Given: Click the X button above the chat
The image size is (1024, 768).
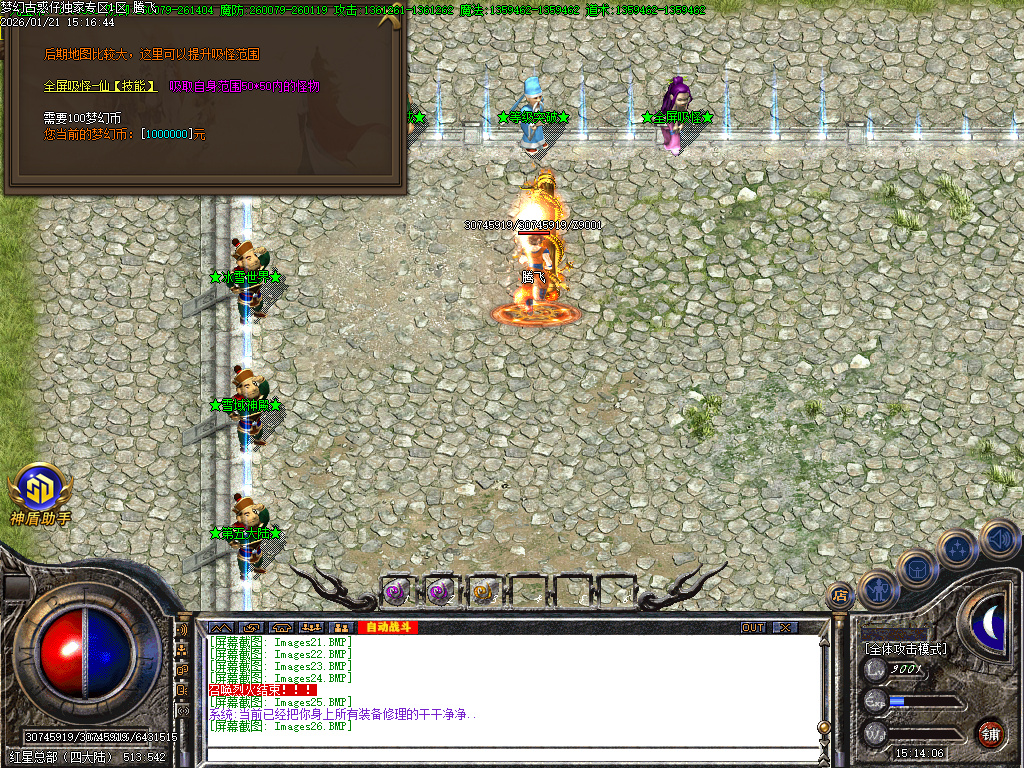Looking at the screenshot, I should point(785,627).
